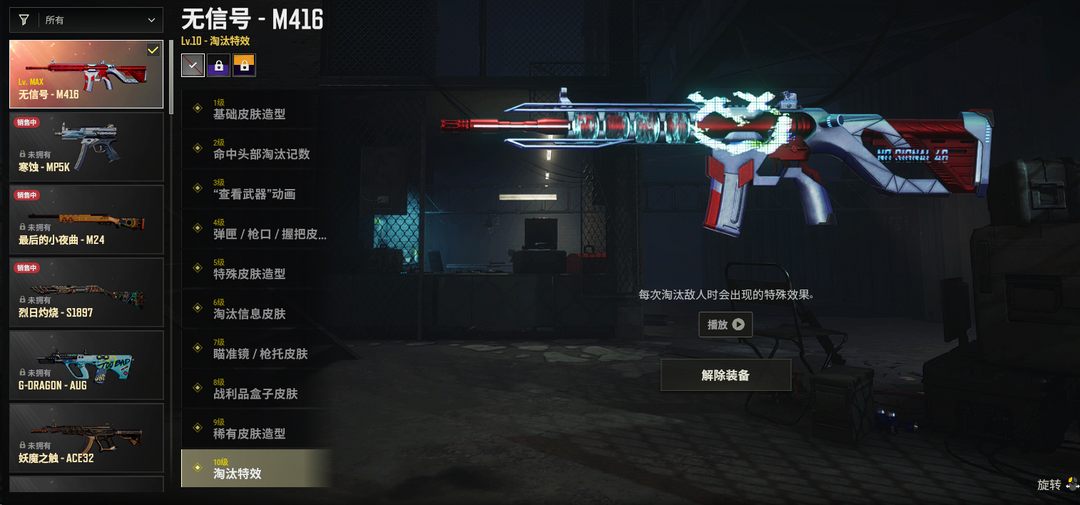
Task: Play the elimination effect preview with 播放
Action: [x=725, y=324]
